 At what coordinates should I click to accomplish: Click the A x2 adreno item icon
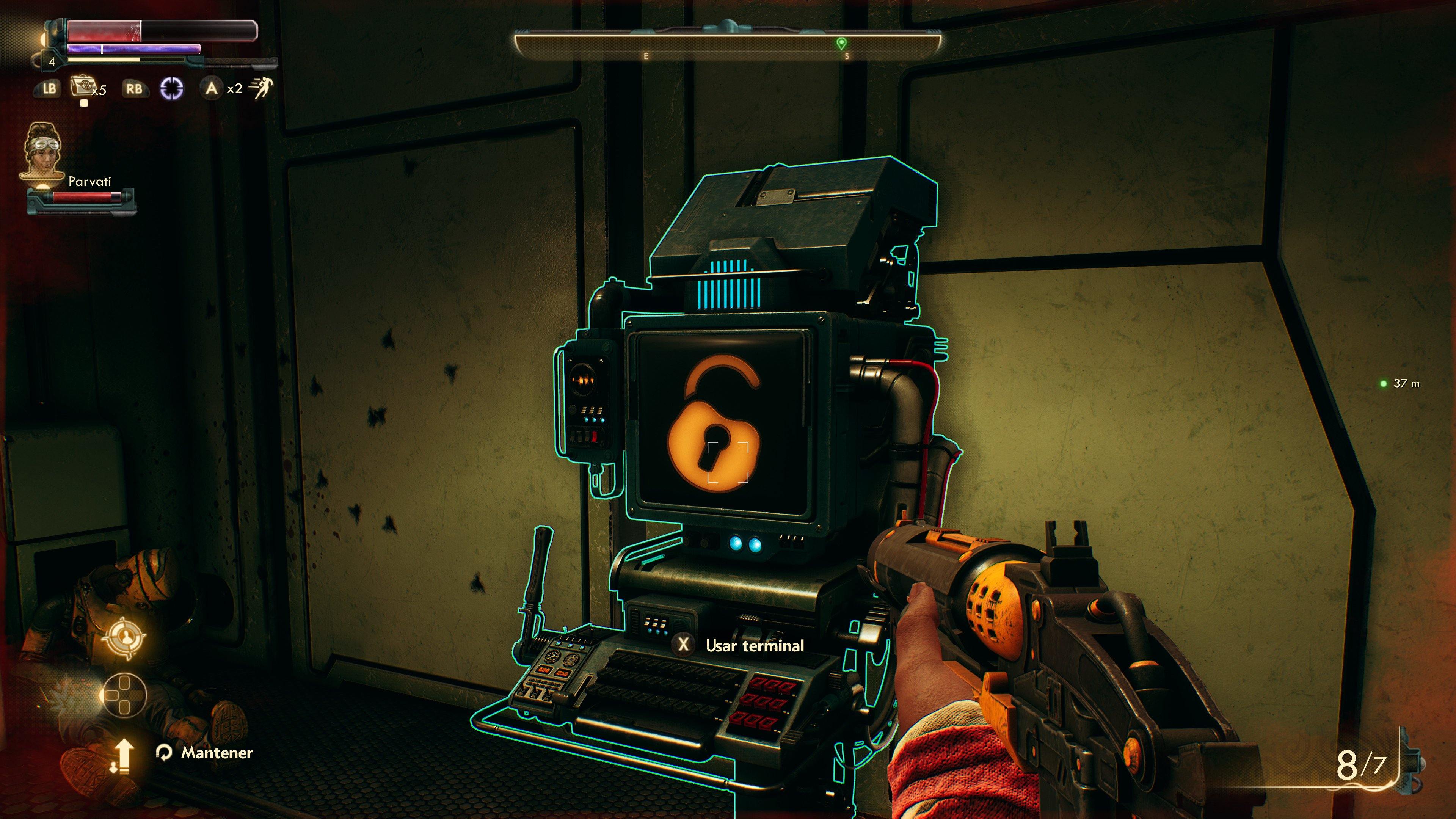click(x=212, y=89)
